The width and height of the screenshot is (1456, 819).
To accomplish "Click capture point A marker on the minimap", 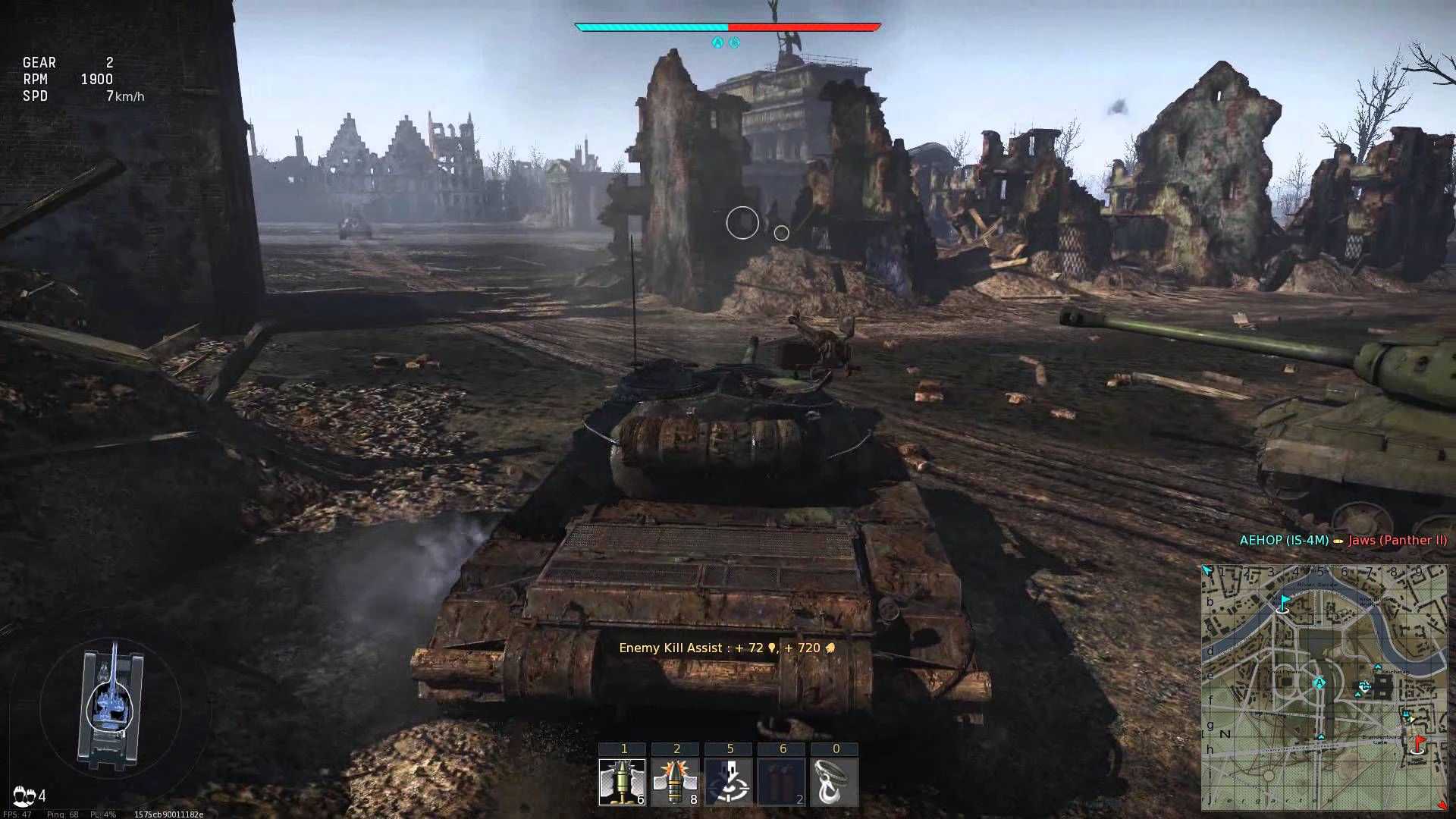I will tap(1319, 683).
